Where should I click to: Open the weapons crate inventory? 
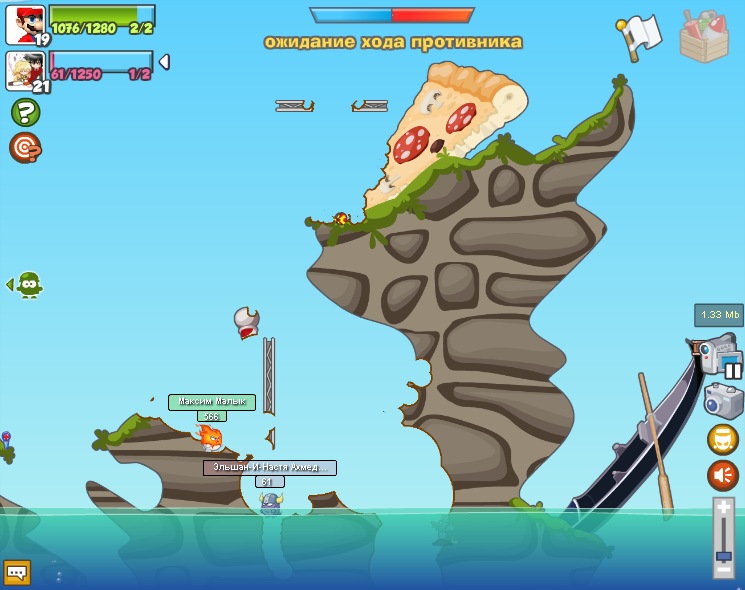point(704,36)
